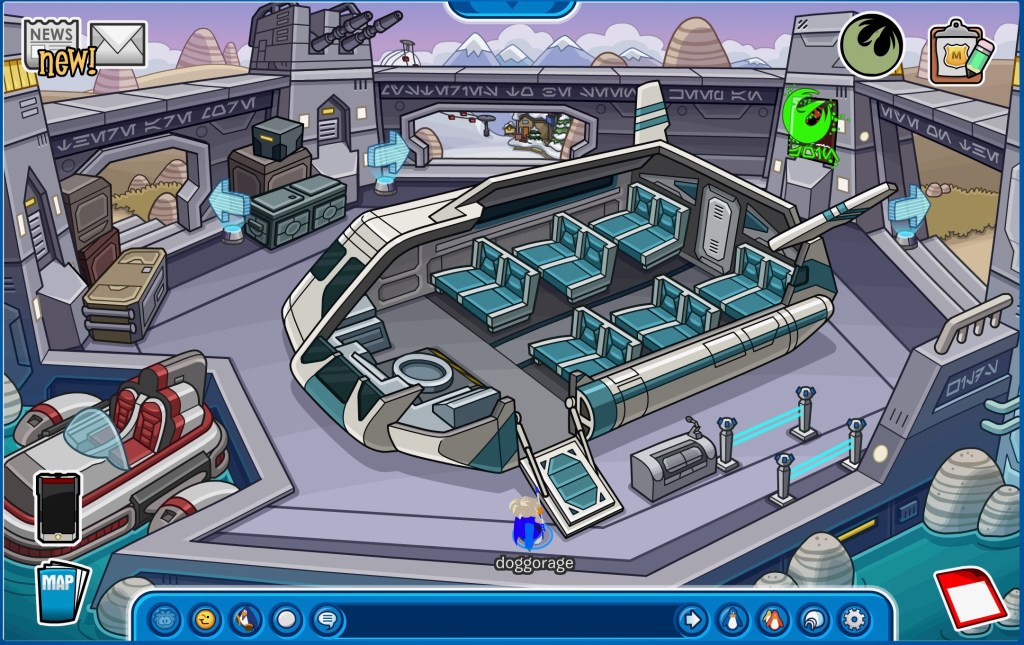
Task: Open the Map
Action: pos(60,592)
